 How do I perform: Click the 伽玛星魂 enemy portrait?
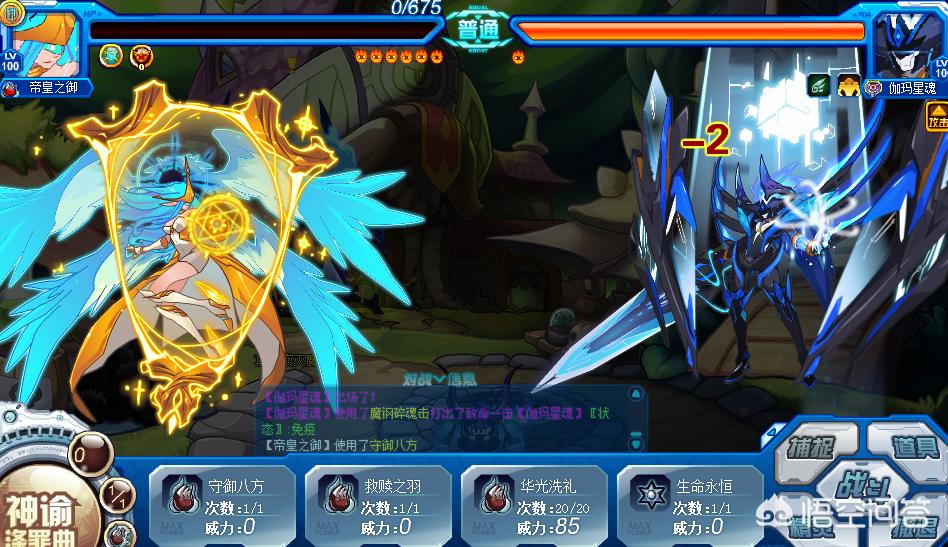909,45
